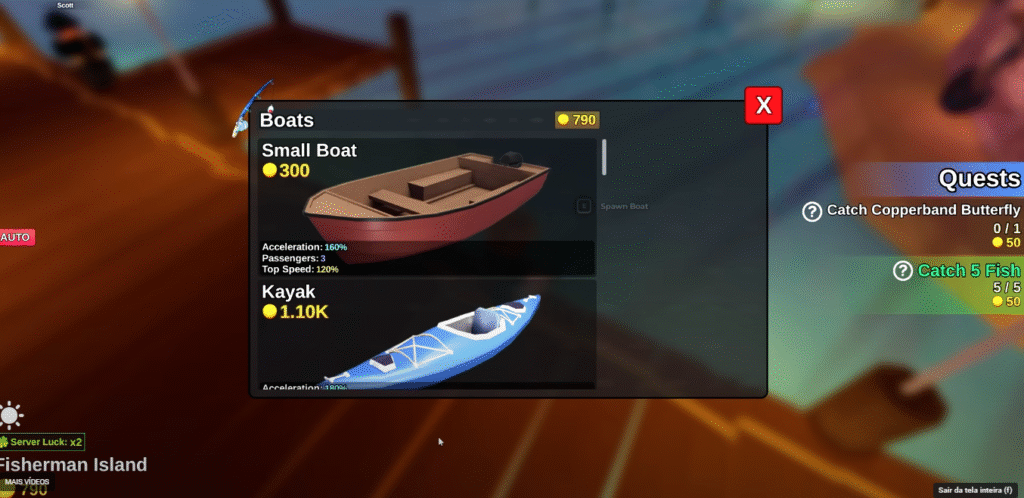1024x498 pixels.
Task: Open the Mais Vídeos overlay
Action: 27,482
